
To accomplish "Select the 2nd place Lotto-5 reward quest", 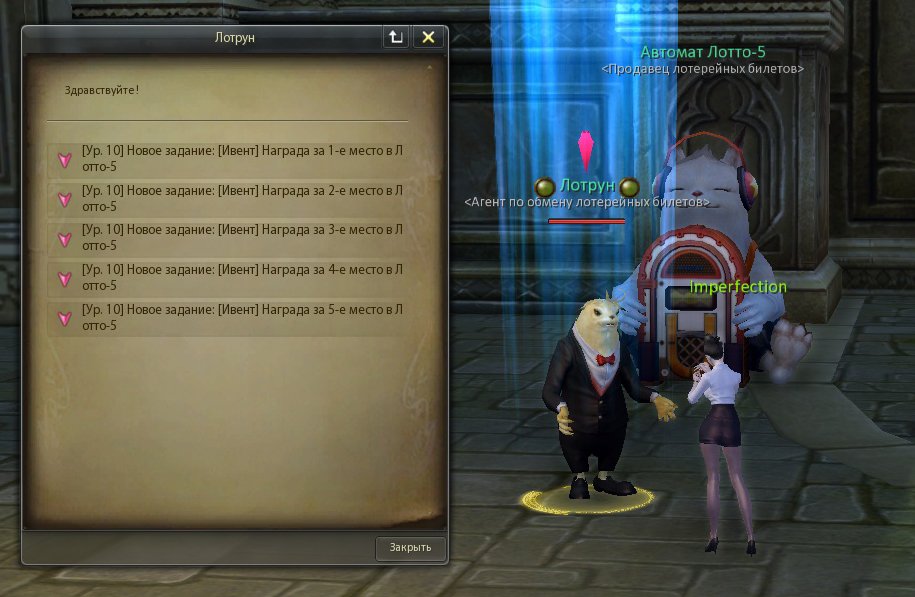I will [x=240, y=198].
